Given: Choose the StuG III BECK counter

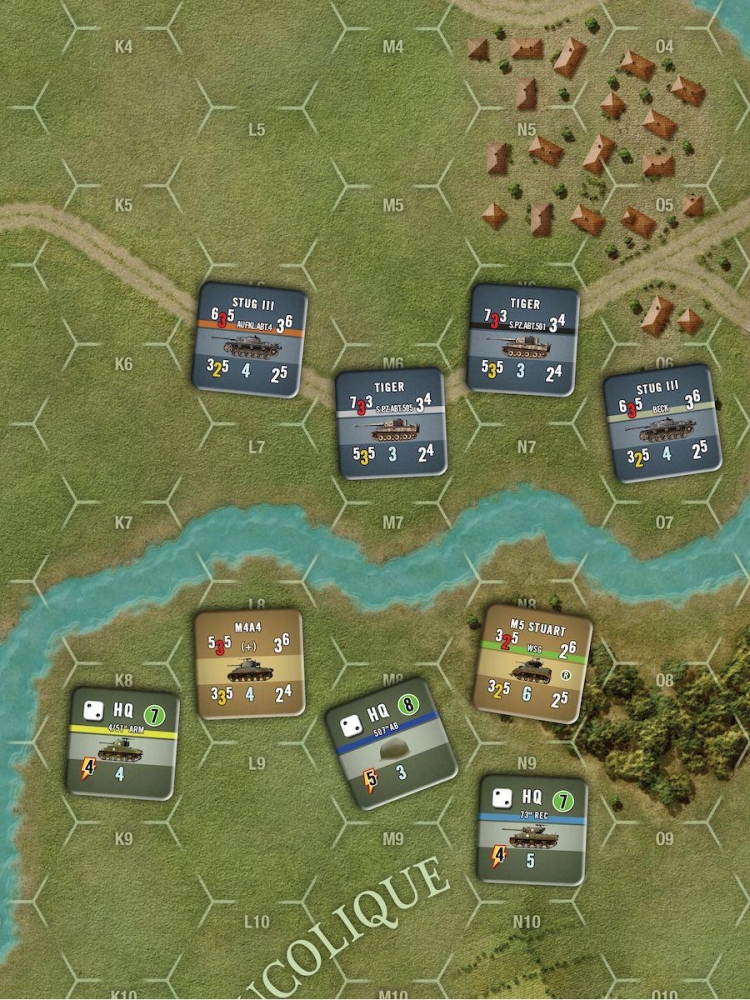Looking at the screenshot, I should pyautogui.click(x=659, y=422).
